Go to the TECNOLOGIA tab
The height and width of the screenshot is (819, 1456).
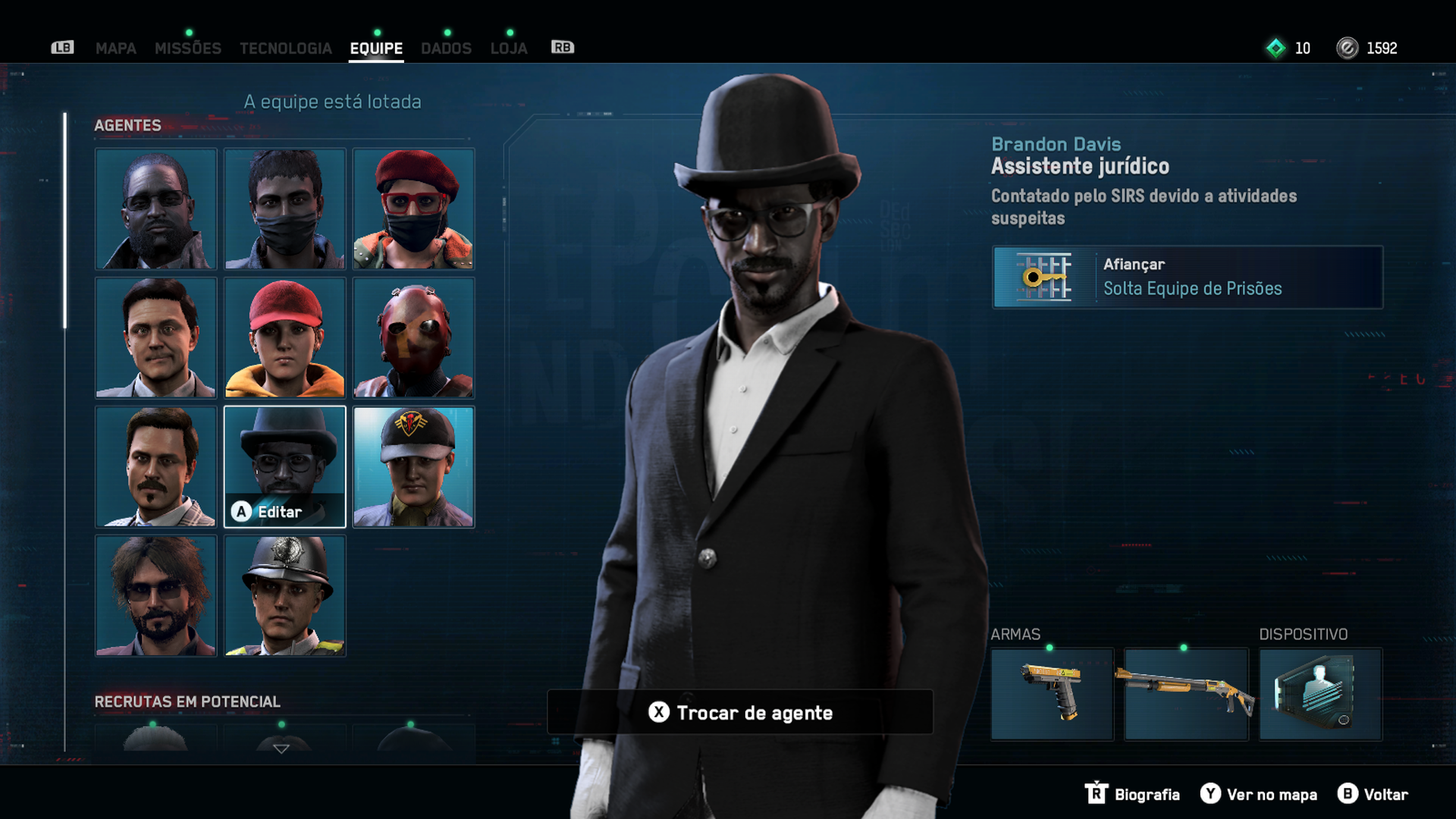pyautogui.click(x=285, y=49)
